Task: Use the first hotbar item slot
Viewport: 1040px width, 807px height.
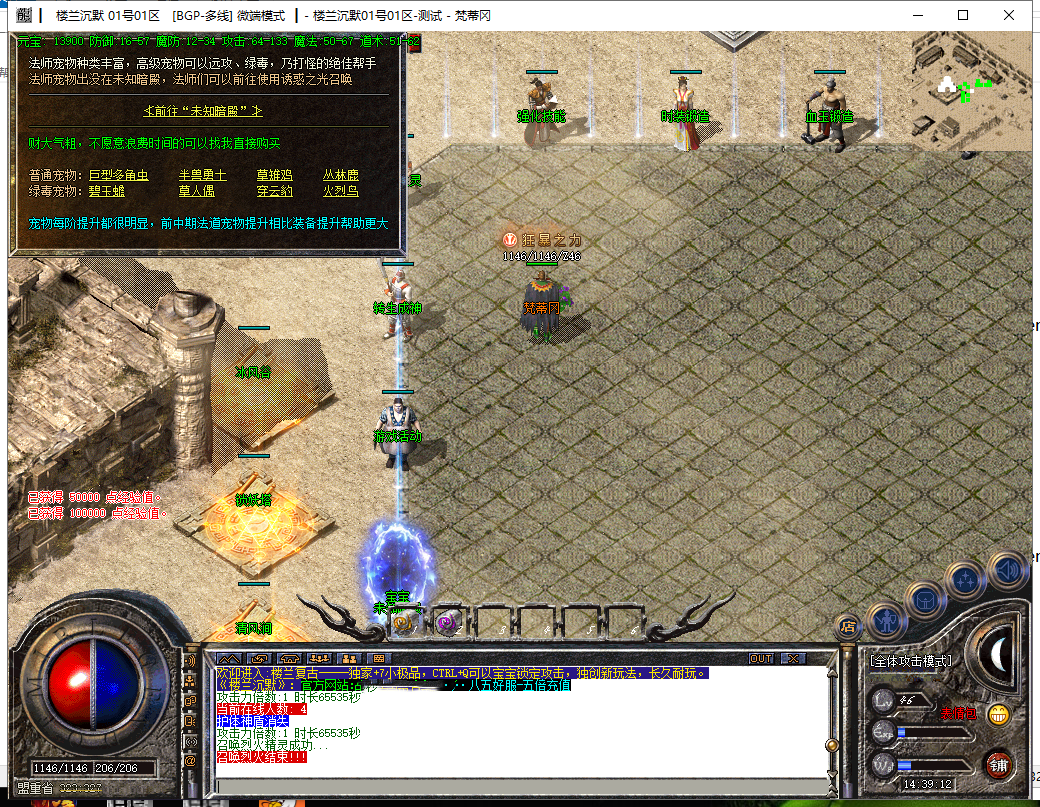Action: [403, 623]
